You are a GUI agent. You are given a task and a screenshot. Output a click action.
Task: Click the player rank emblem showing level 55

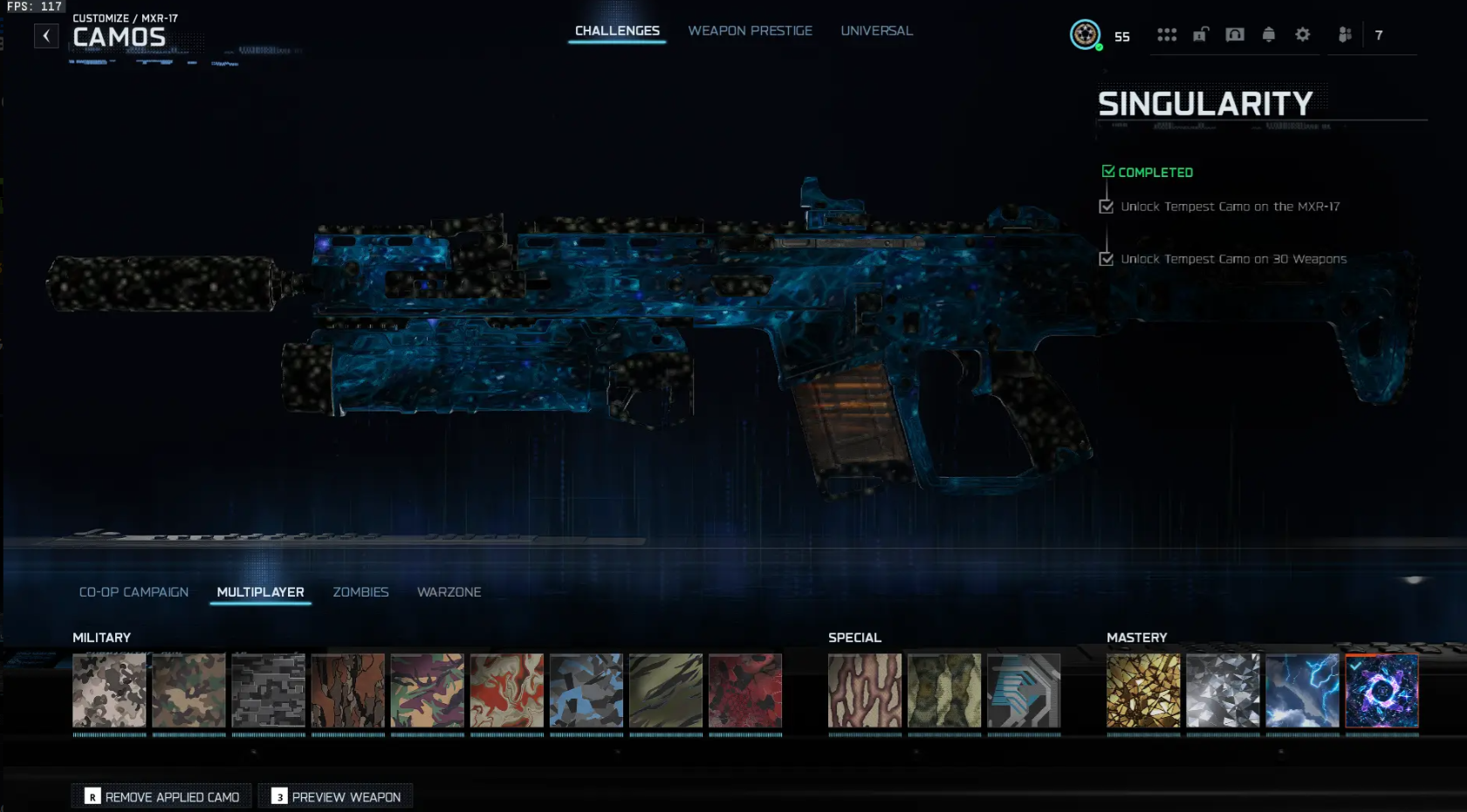coord(1084,36)
